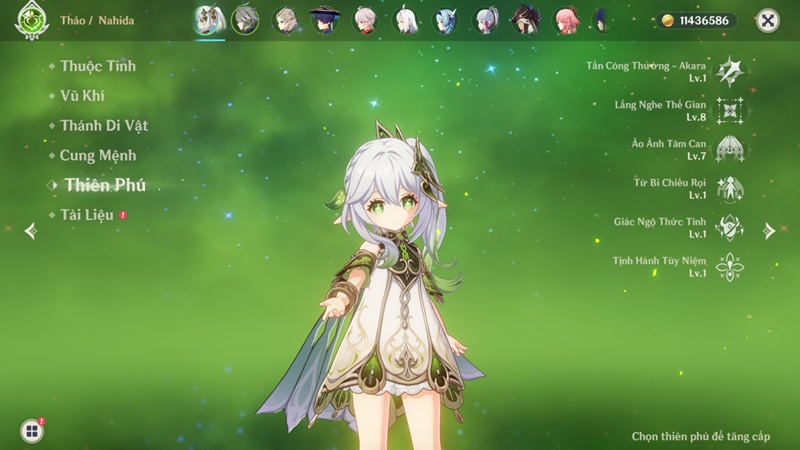Switch to the next character with right arrow

(x=769, y=231)
